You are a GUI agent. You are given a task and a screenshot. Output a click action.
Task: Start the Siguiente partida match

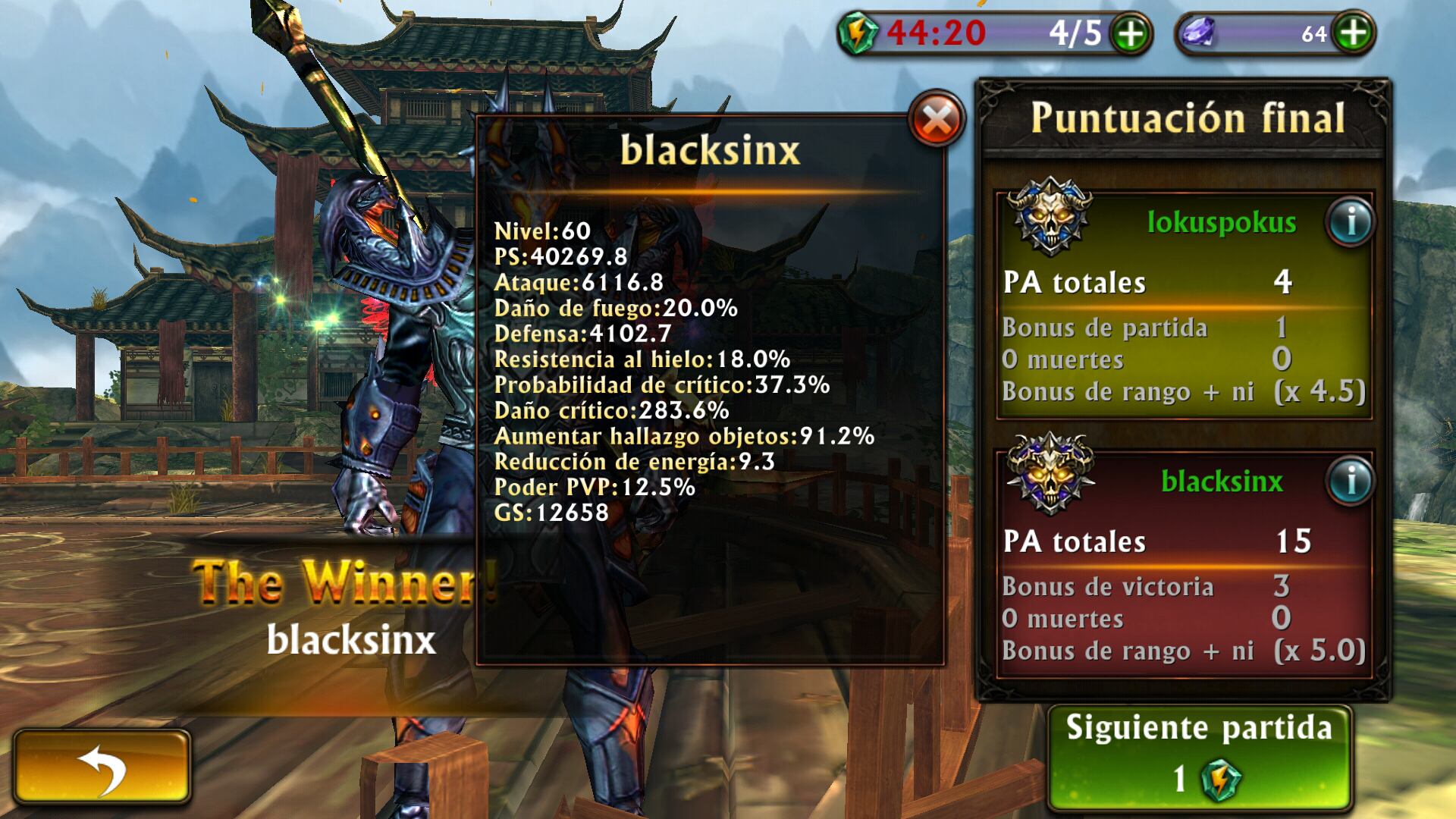click(x=1199, y=758)
